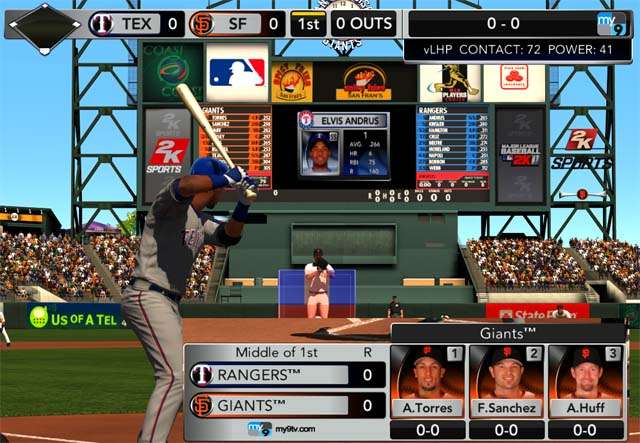Click the blue strike zone overlay
Image resolution: width=640 pixels, height=443 pixels.
coord(316,293)
